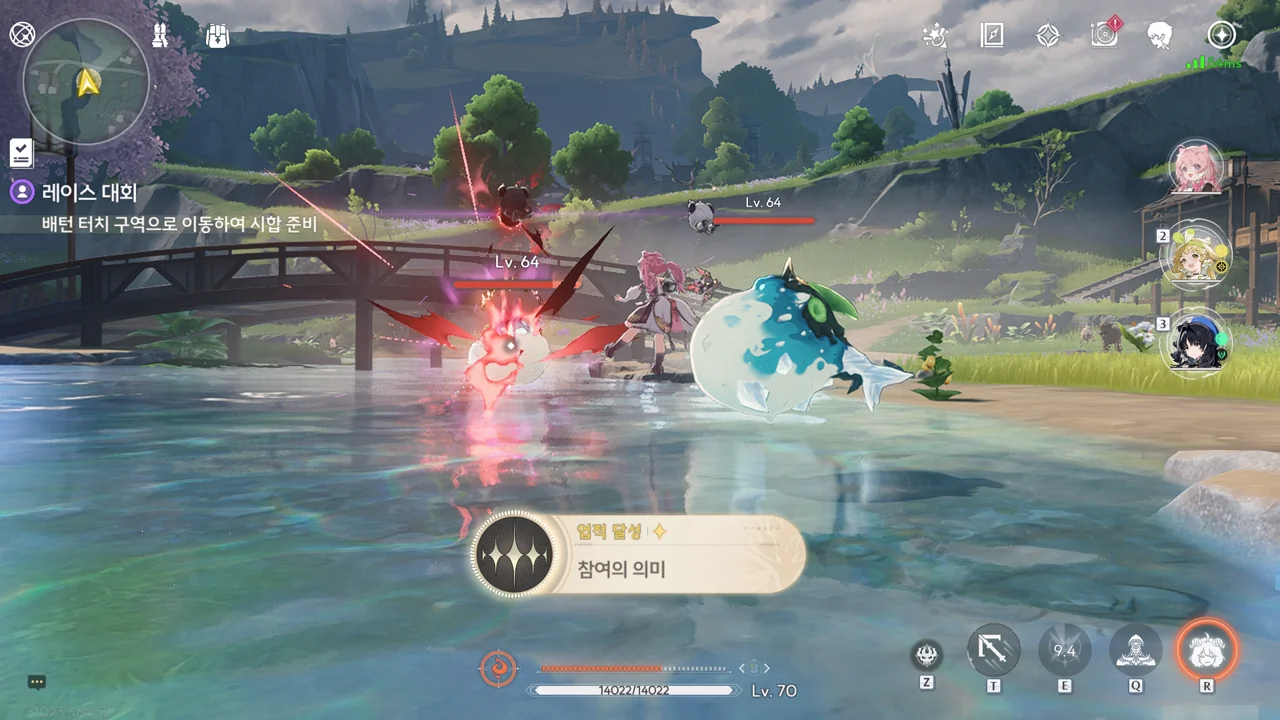Open the record player icon with red alert

[1104, 35]
